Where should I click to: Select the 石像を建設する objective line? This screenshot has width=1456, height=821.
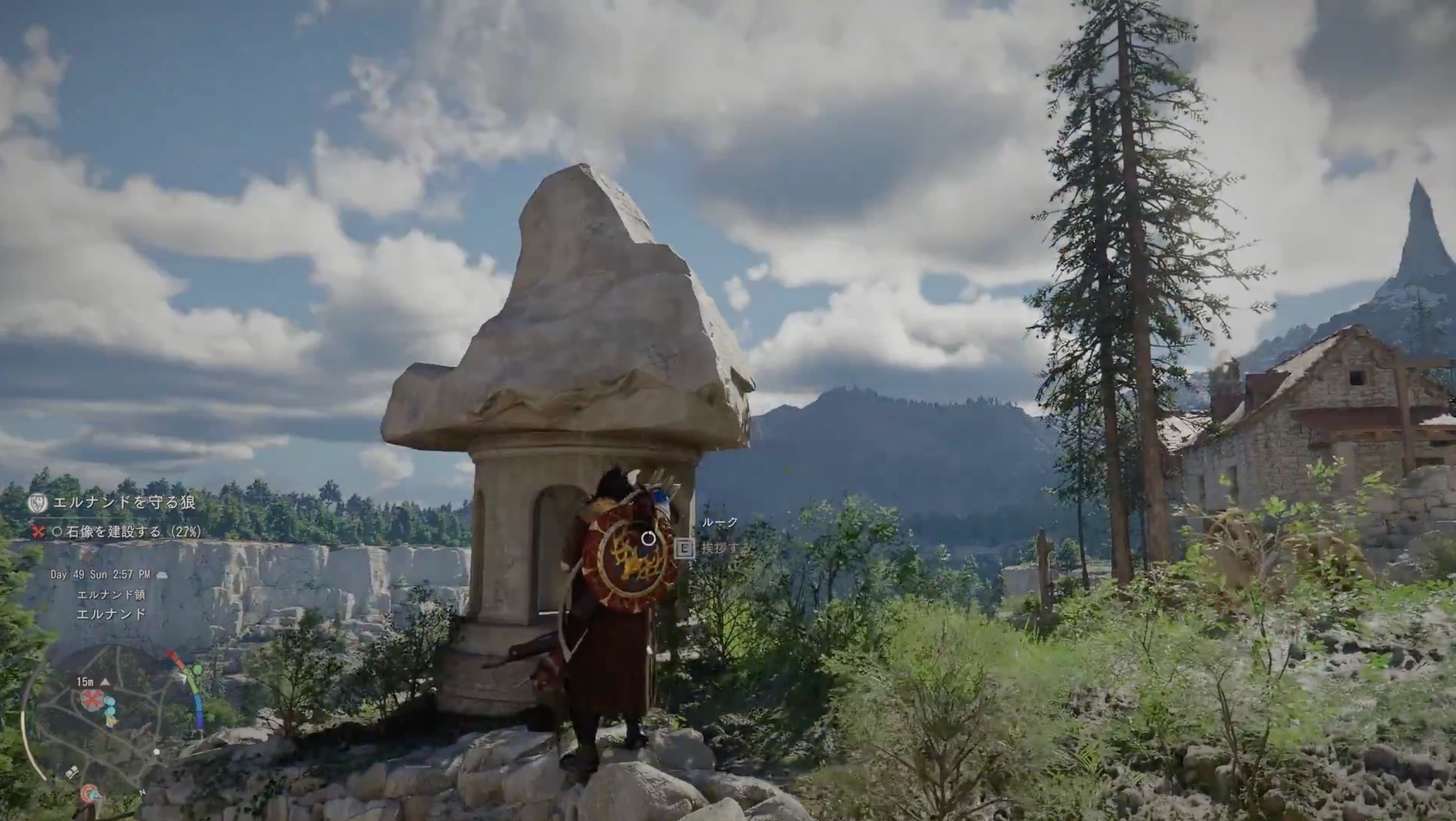(127, 532)
